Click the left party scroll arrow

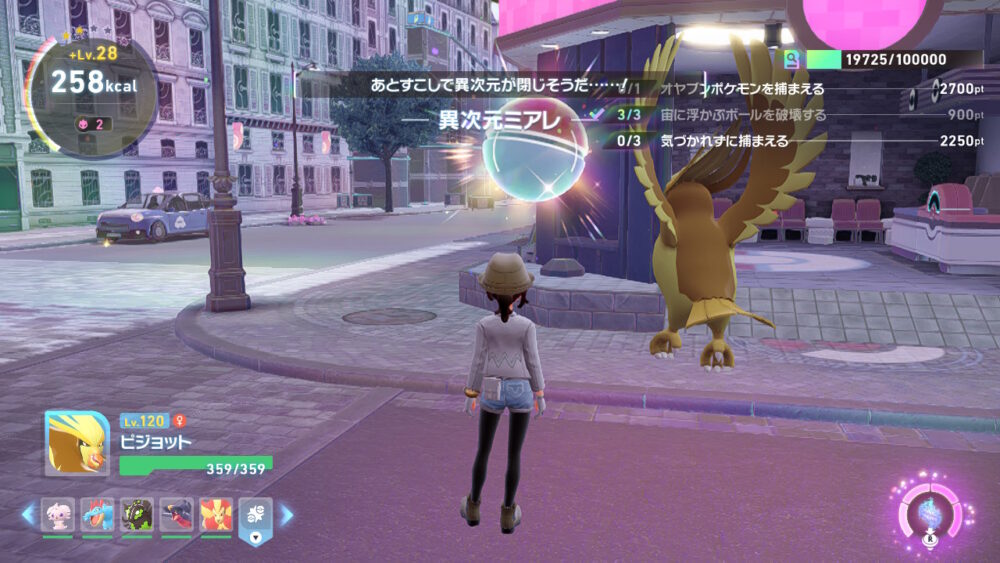tap(28, 514)
